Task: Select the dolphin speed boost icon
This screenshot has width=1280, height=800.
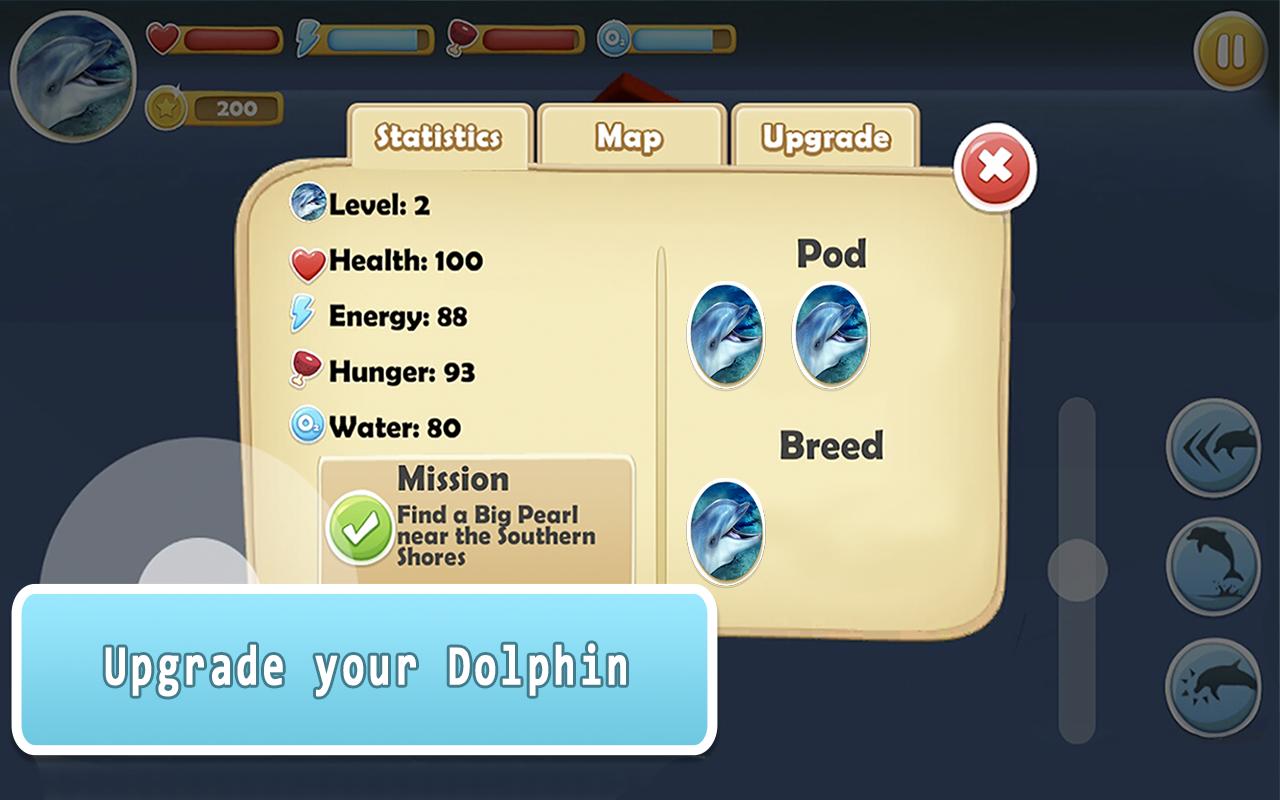Action: coord(1211,449)
